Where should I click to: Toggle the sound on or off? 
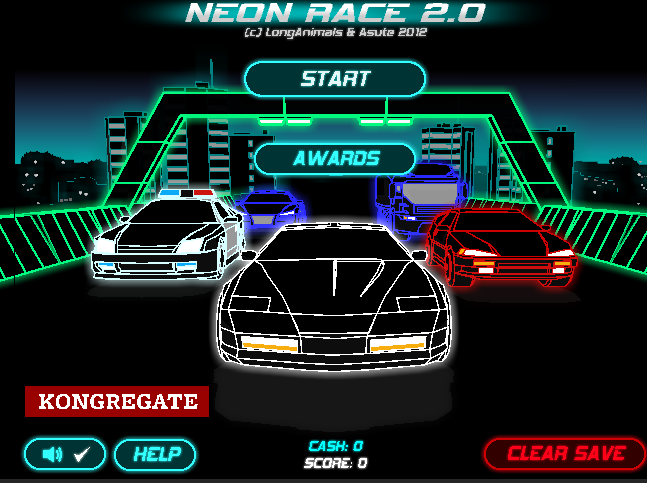pos(66,454)
